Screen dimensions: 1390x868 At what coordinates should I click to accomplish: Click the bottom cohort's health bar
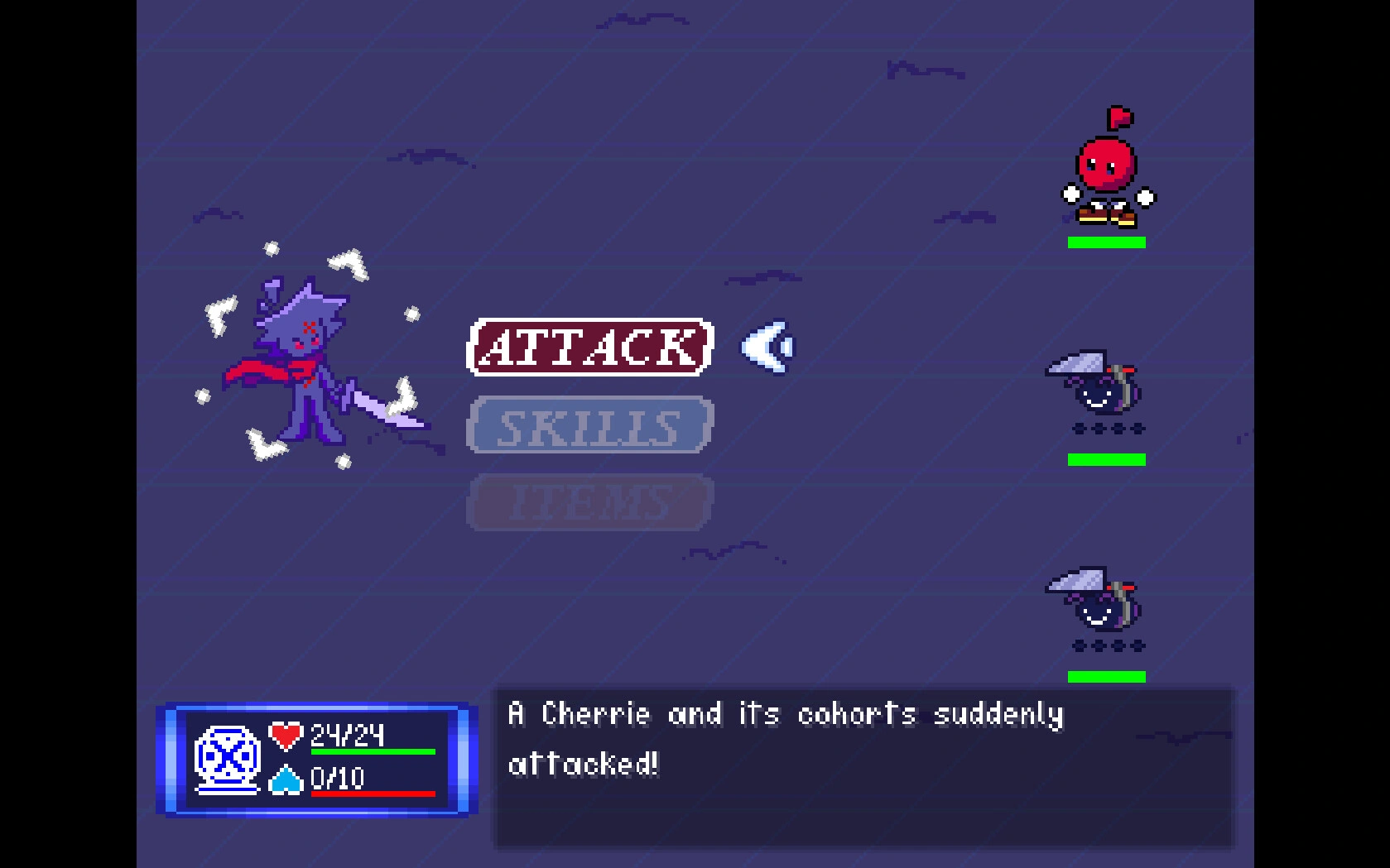[x=1107, y=676]
